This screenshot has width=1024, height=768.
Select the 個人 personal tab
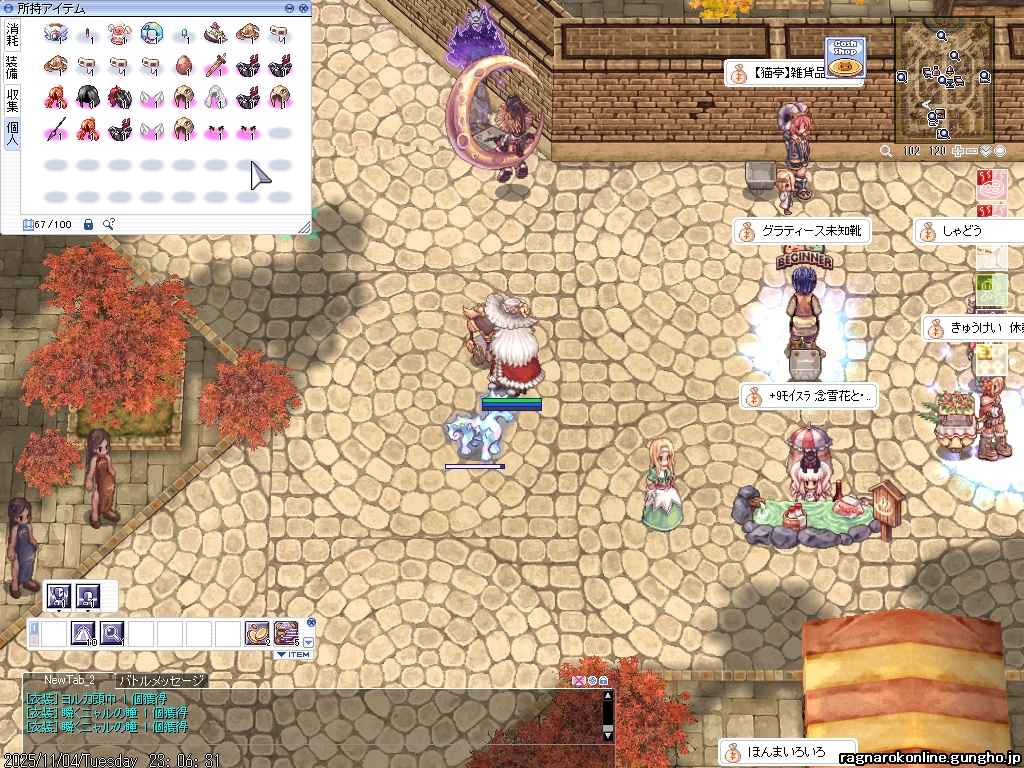[x=12, y=133]
